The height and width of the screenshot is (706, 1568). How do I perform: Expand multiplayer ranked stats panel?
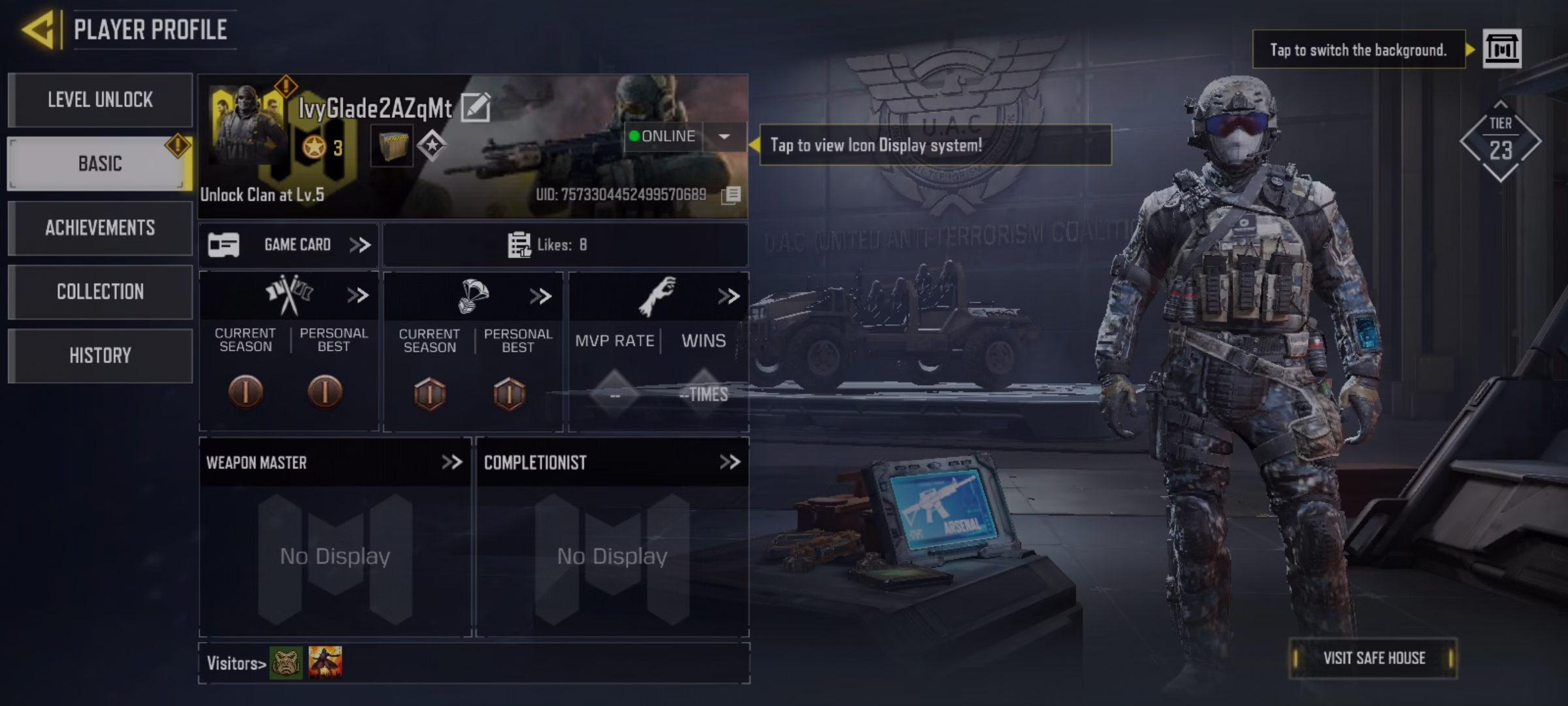[x=357, y=296]
